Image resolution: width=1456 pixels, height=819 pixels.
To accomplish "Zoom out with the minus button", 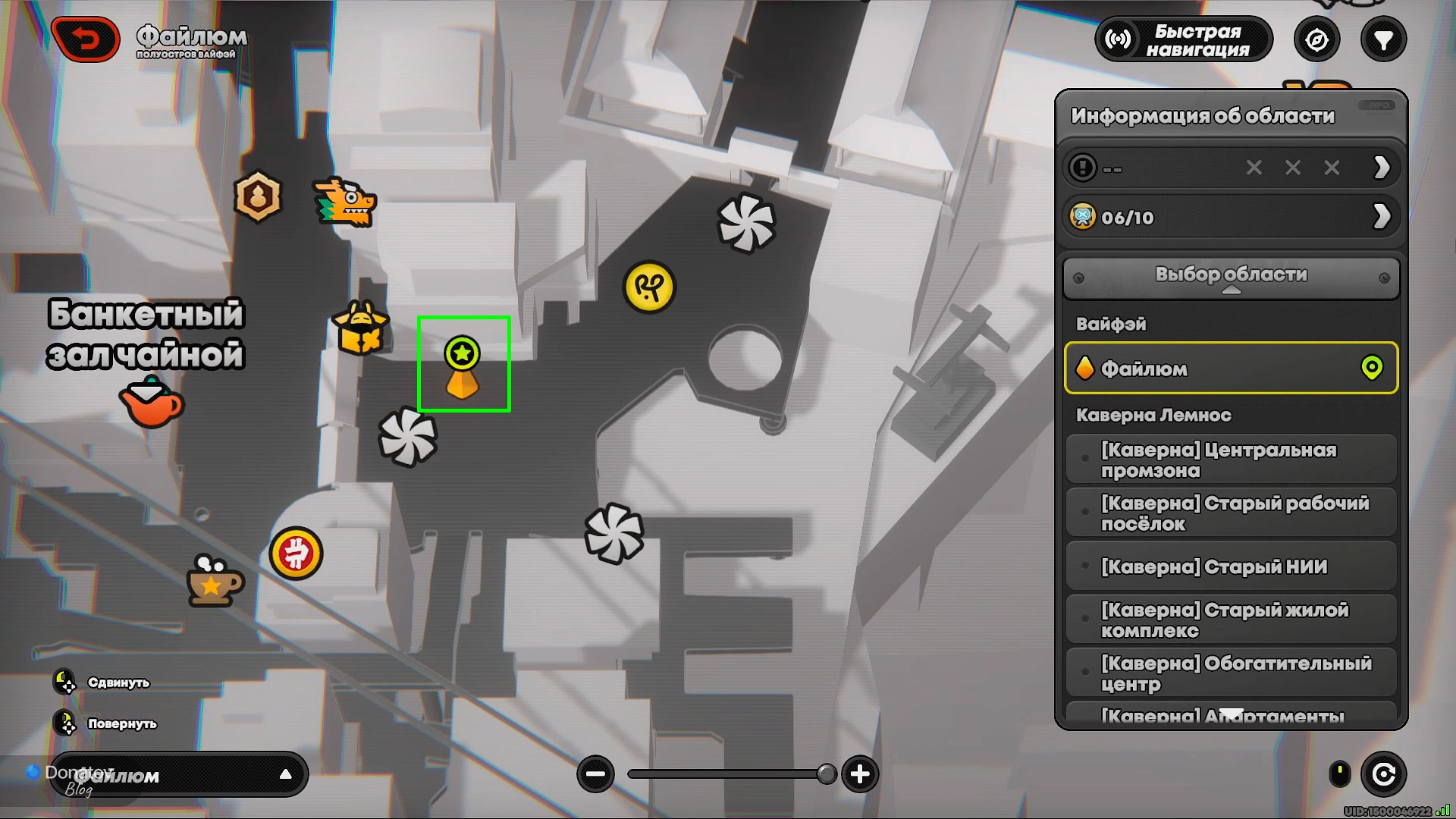I will pos(595,774).
